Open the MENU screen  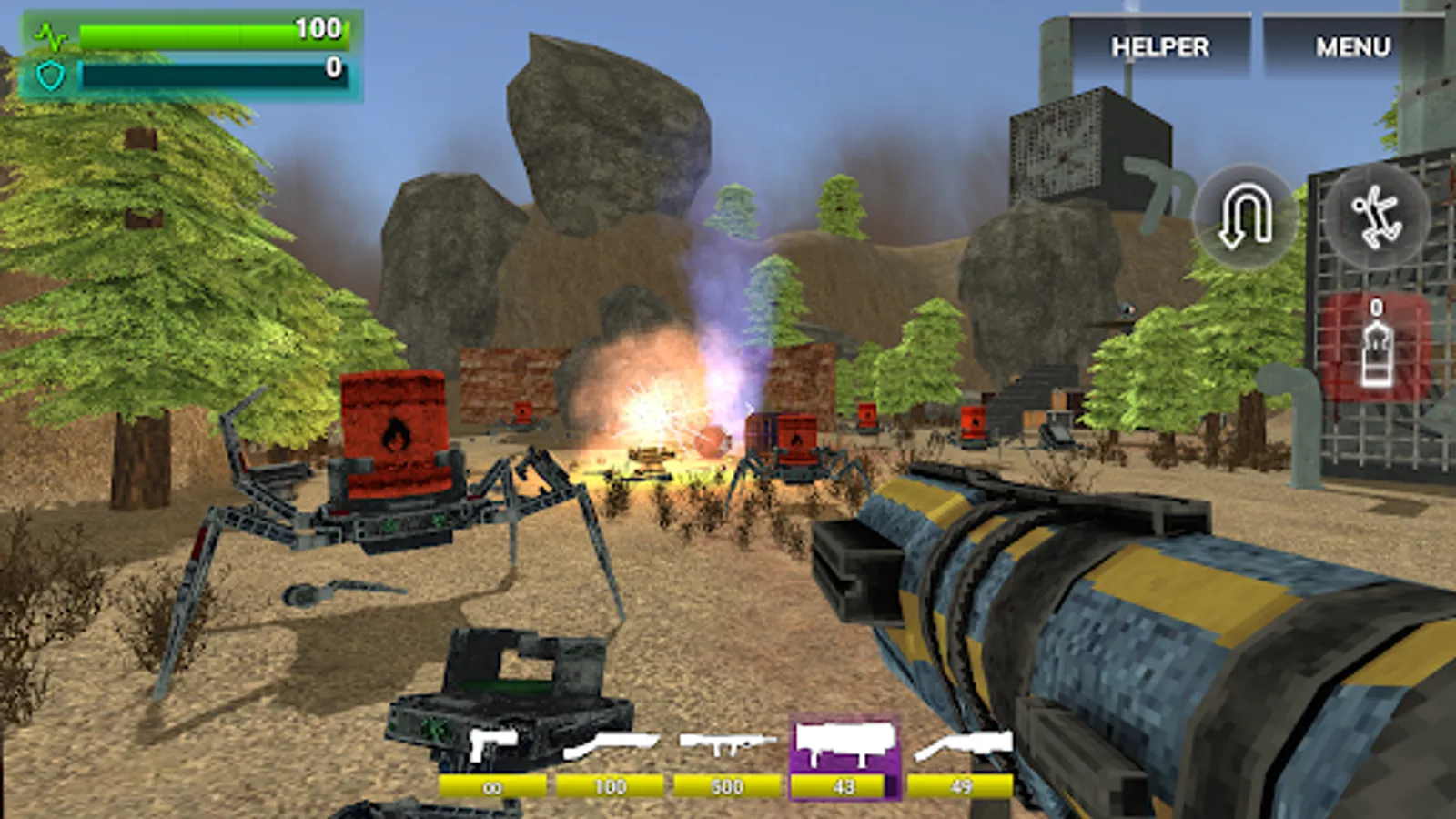1351,45
